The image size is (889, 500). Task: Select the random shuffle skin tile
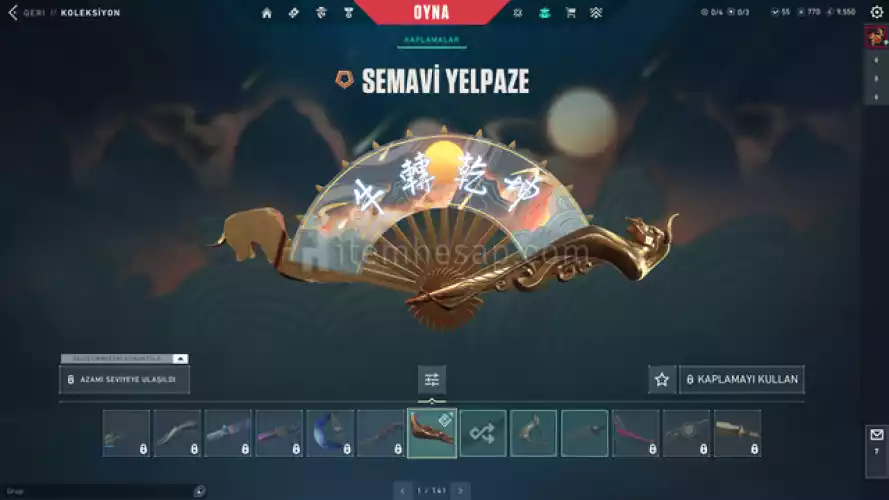click(483, 433)
